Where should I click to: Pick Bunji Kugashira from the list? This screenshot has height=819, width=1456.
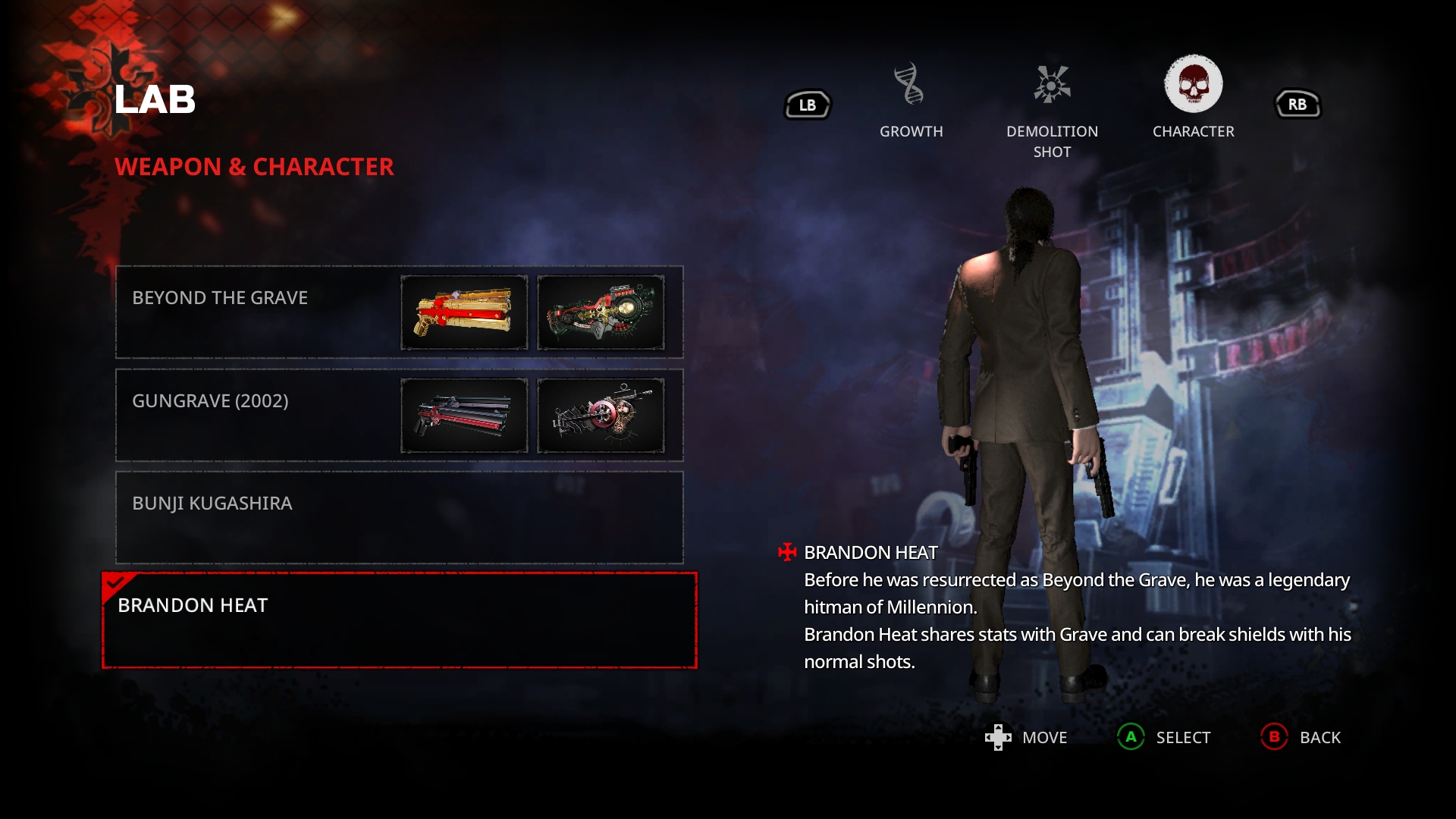[x=399, y=517]
